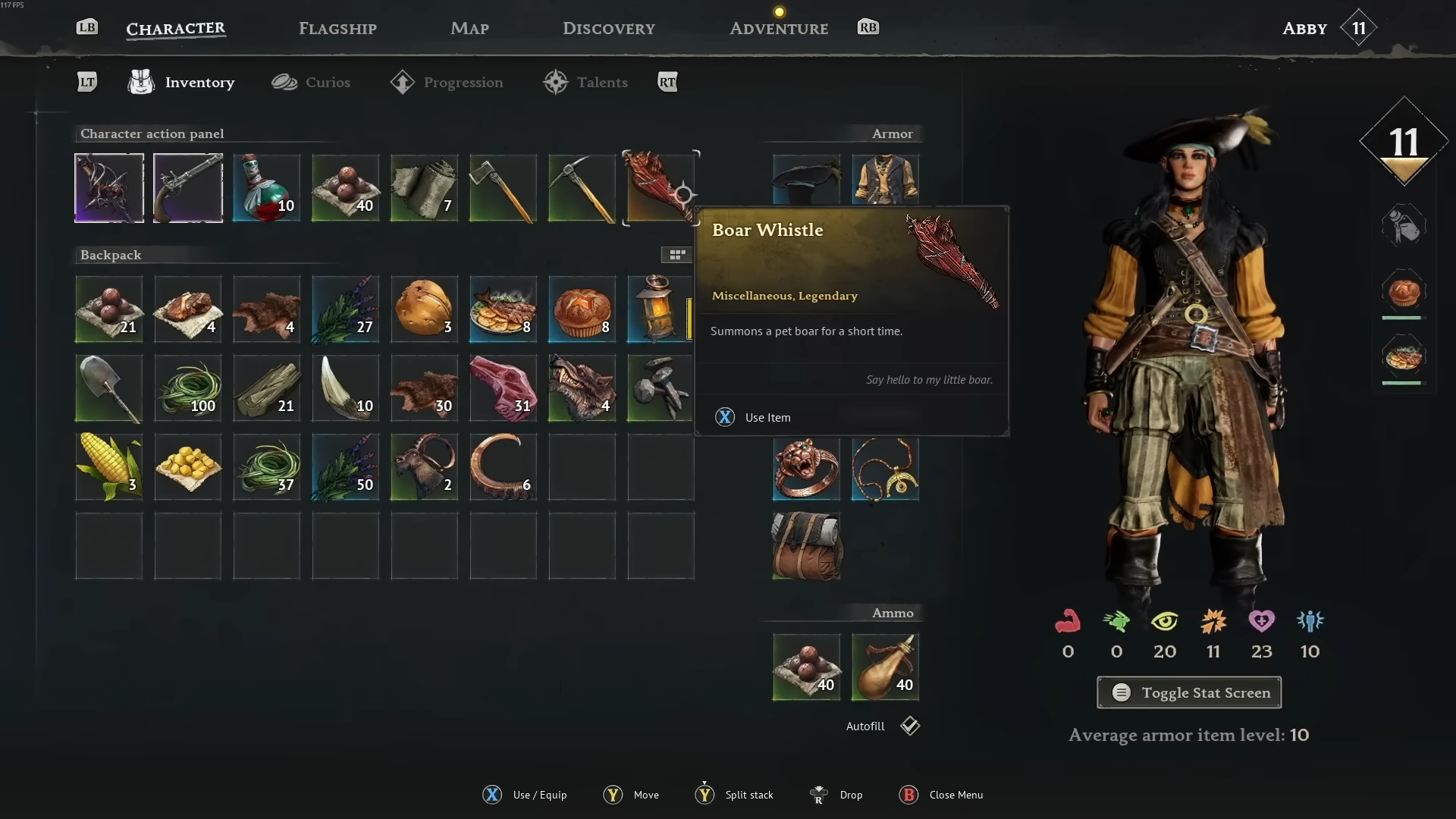Image resolution: width=1456 pixels, height=819 pixels.
Task: Switch to the Flagship tab
Action: coord(337,29)
